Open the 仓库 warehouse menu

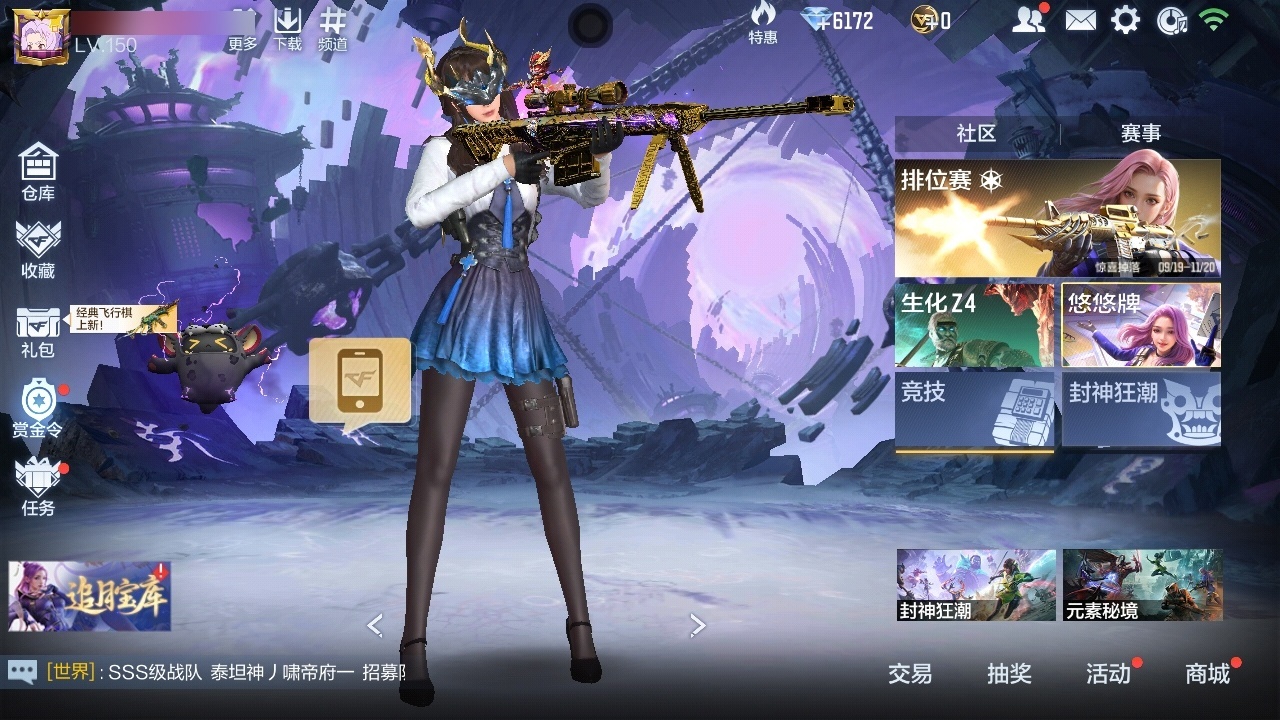(38, 171)
